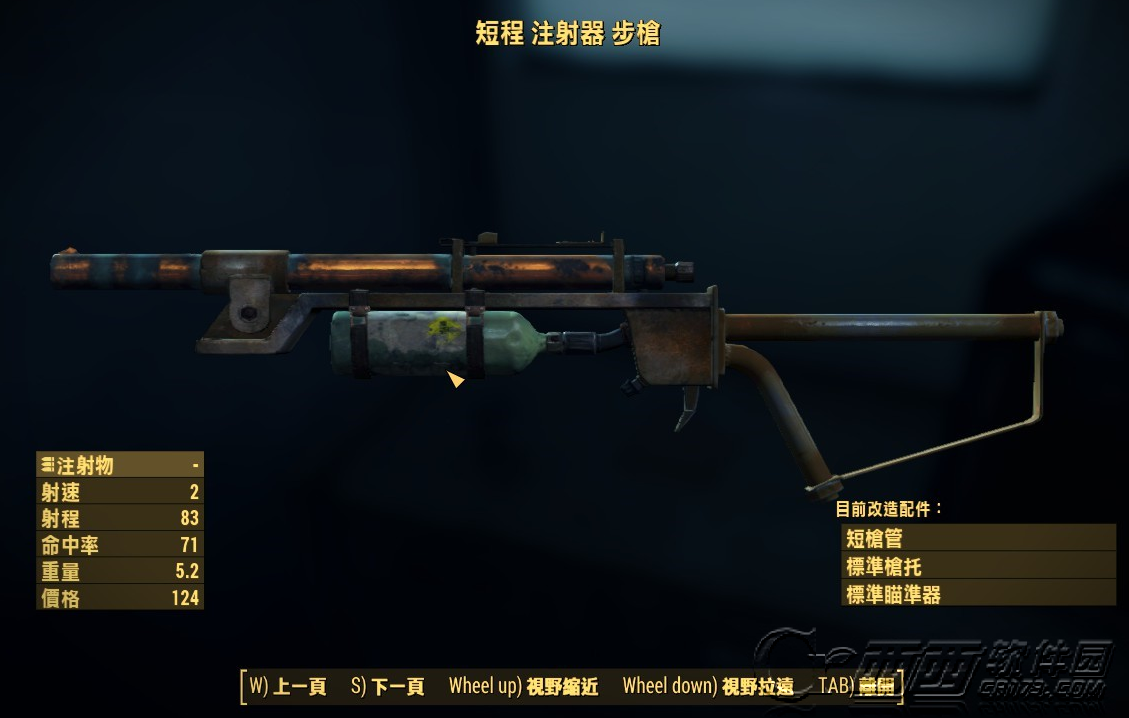Screen dimensions: 1129x718
Task: Select the 標準槍托 mod entry
Action: (x=977, y=566)
